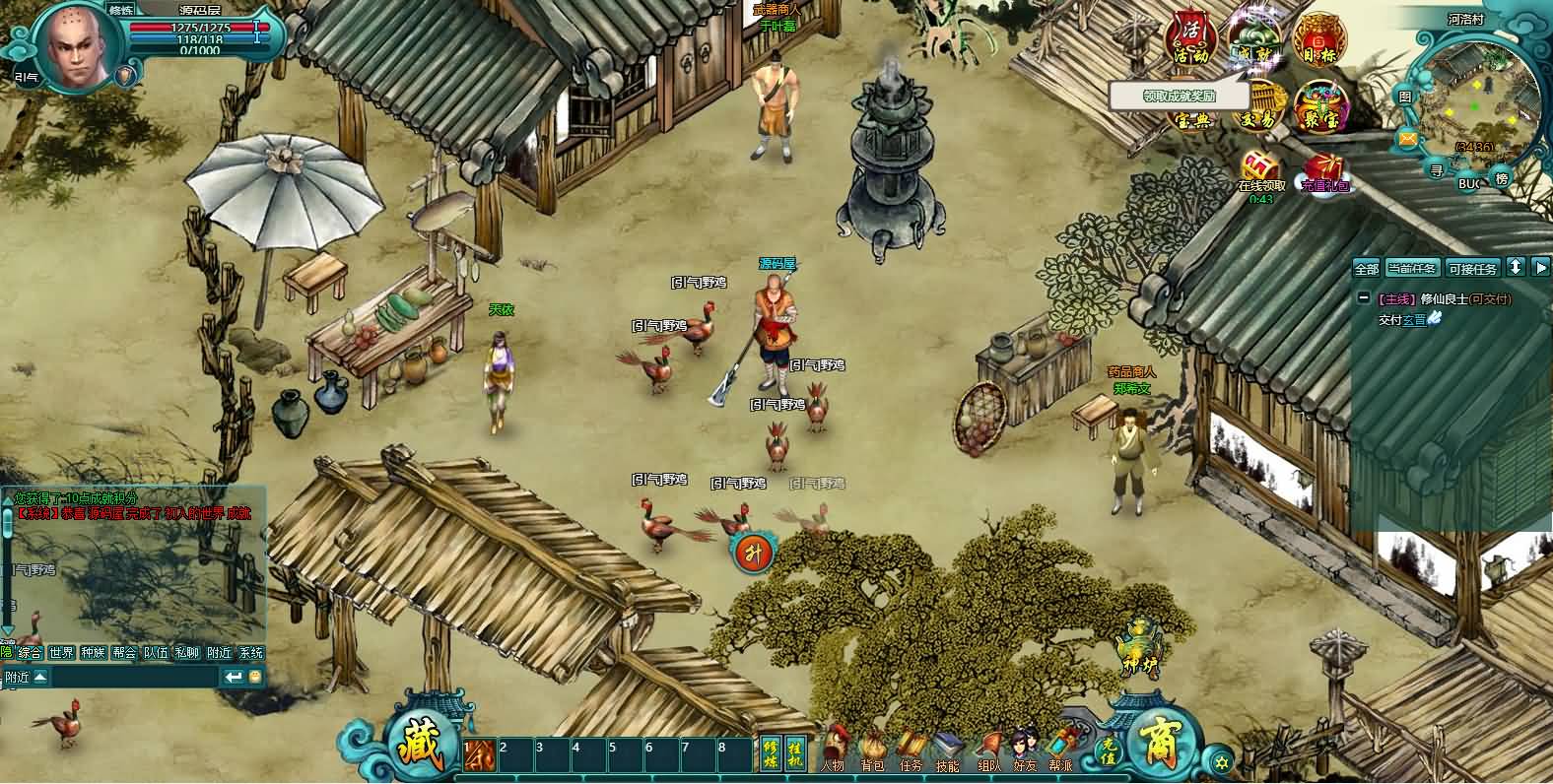Open the 好友 friends list
Screen dimensions: 1553x784
(x=1024, y=752)
